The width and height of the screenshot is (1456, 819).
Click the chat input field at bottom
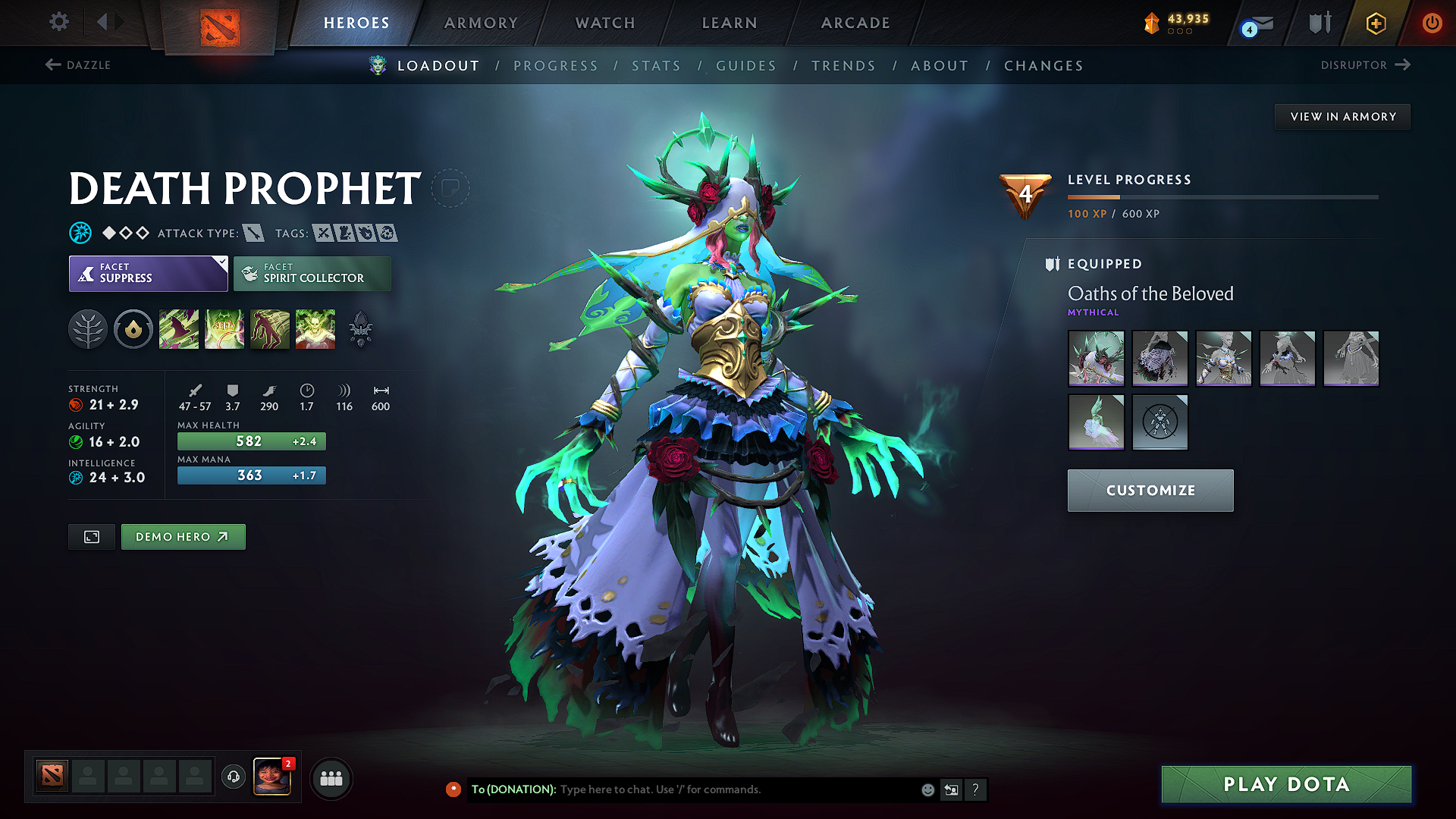tap(720, 789)
